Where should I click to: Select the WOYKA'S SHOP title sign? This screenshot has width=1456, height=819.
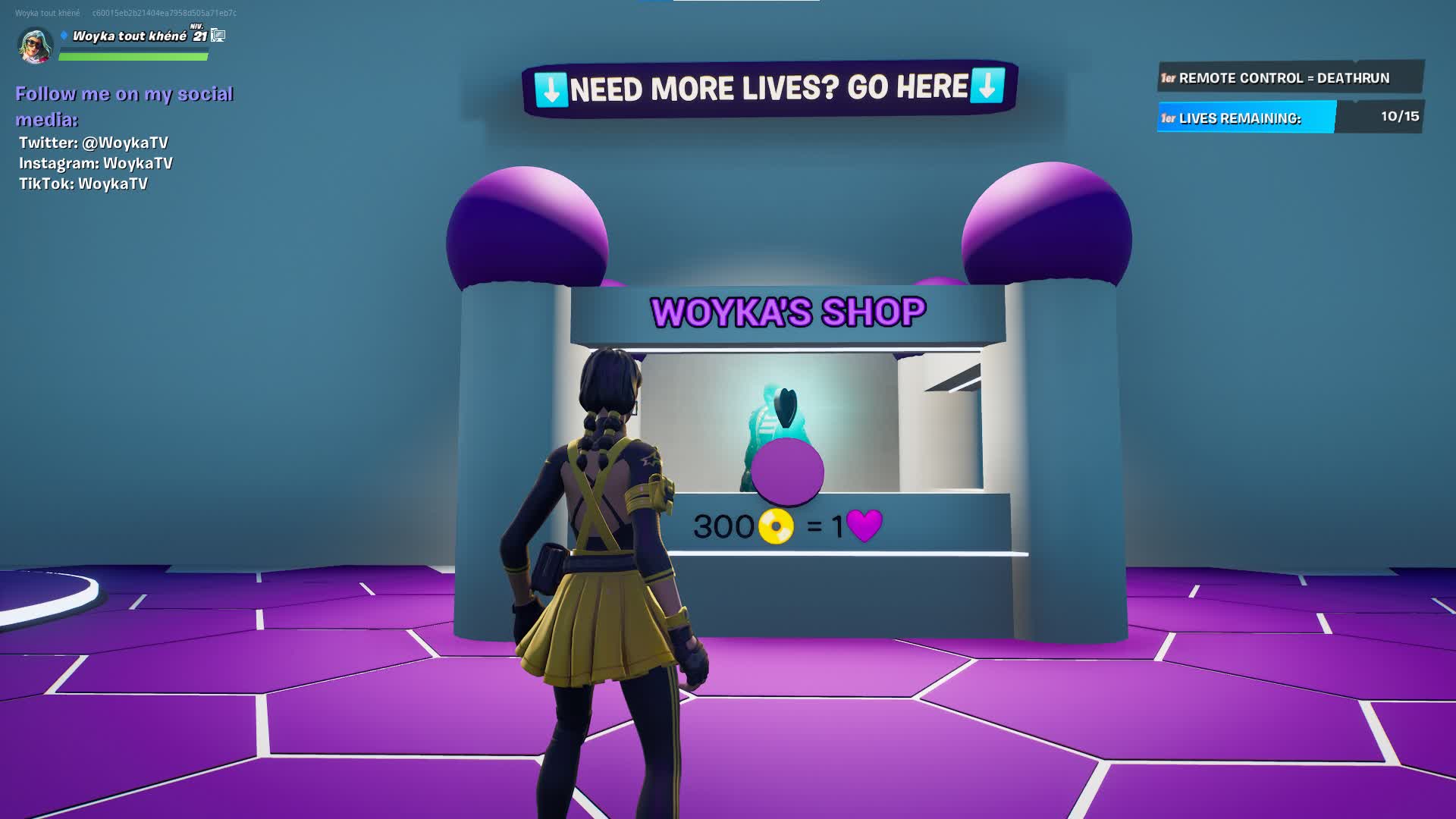click(789, 309)
